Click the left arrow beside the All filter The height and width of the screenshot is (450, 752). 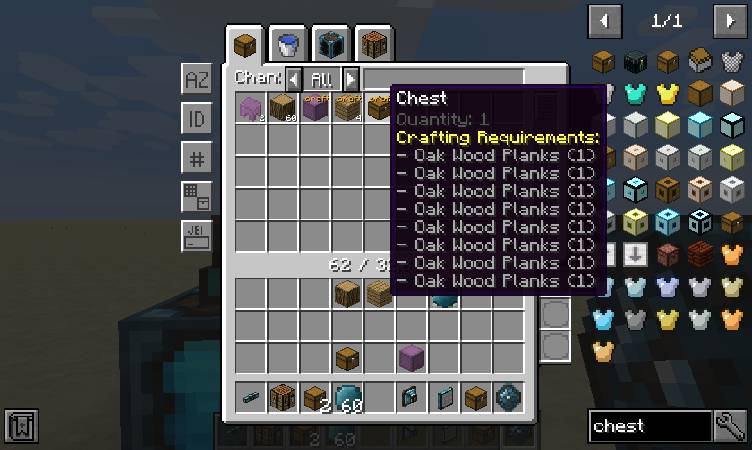point(293,79)
